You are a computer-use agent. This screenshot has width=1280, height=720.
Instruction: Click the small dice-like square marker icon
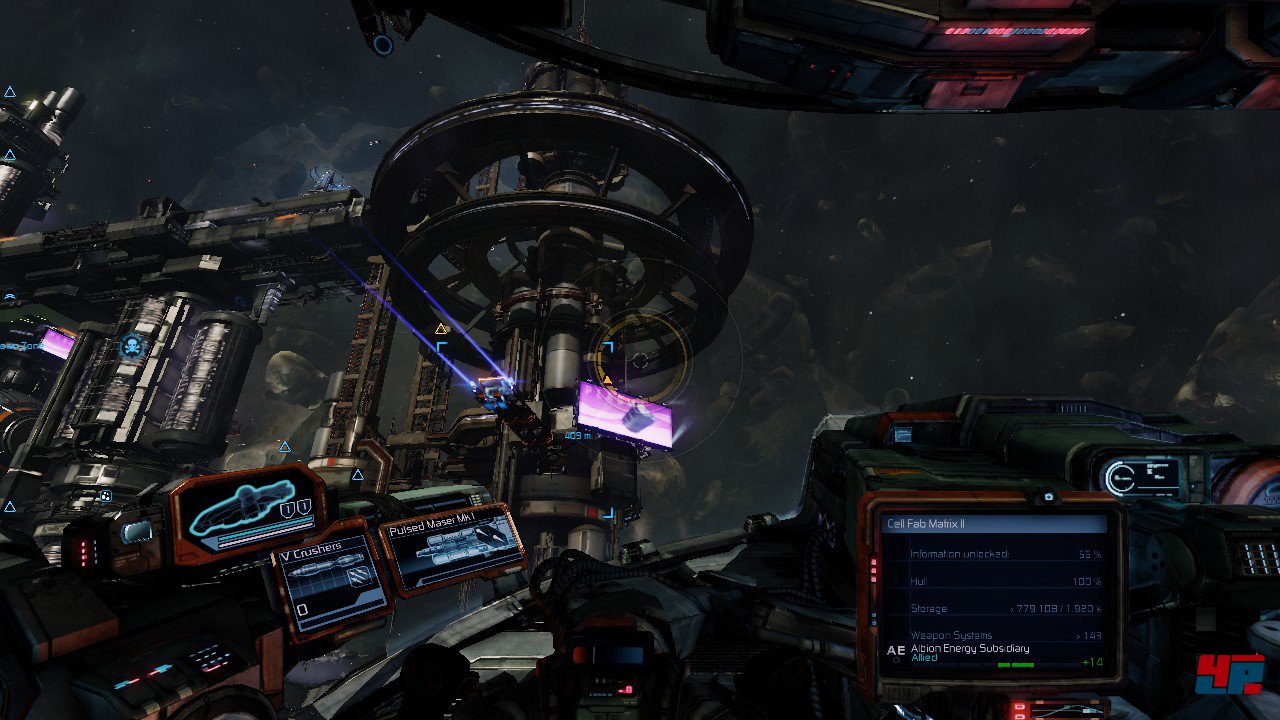click(105, 495)
